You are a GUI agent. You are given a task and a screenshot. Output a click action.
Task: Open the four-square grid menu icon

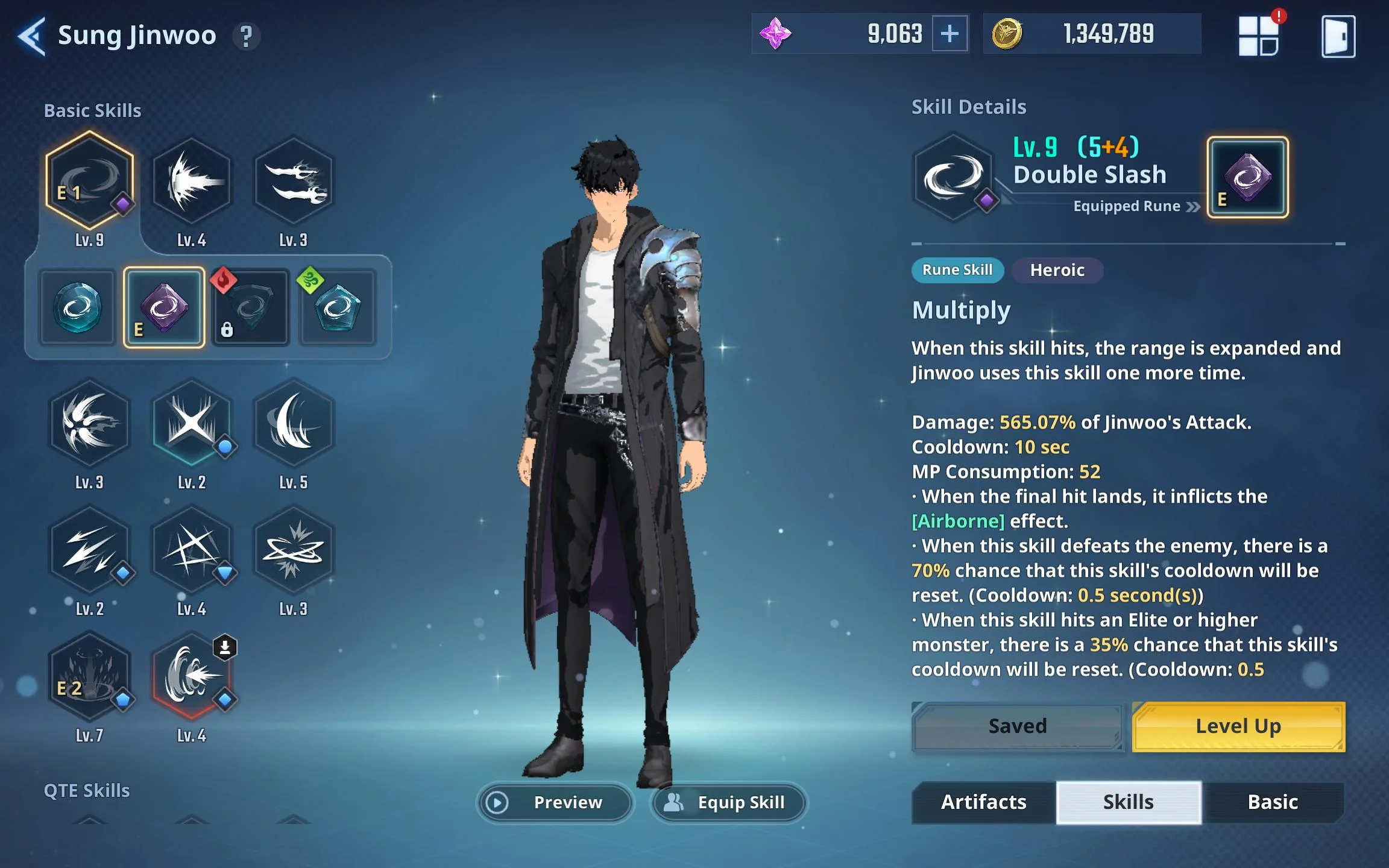pos(1259,36)
